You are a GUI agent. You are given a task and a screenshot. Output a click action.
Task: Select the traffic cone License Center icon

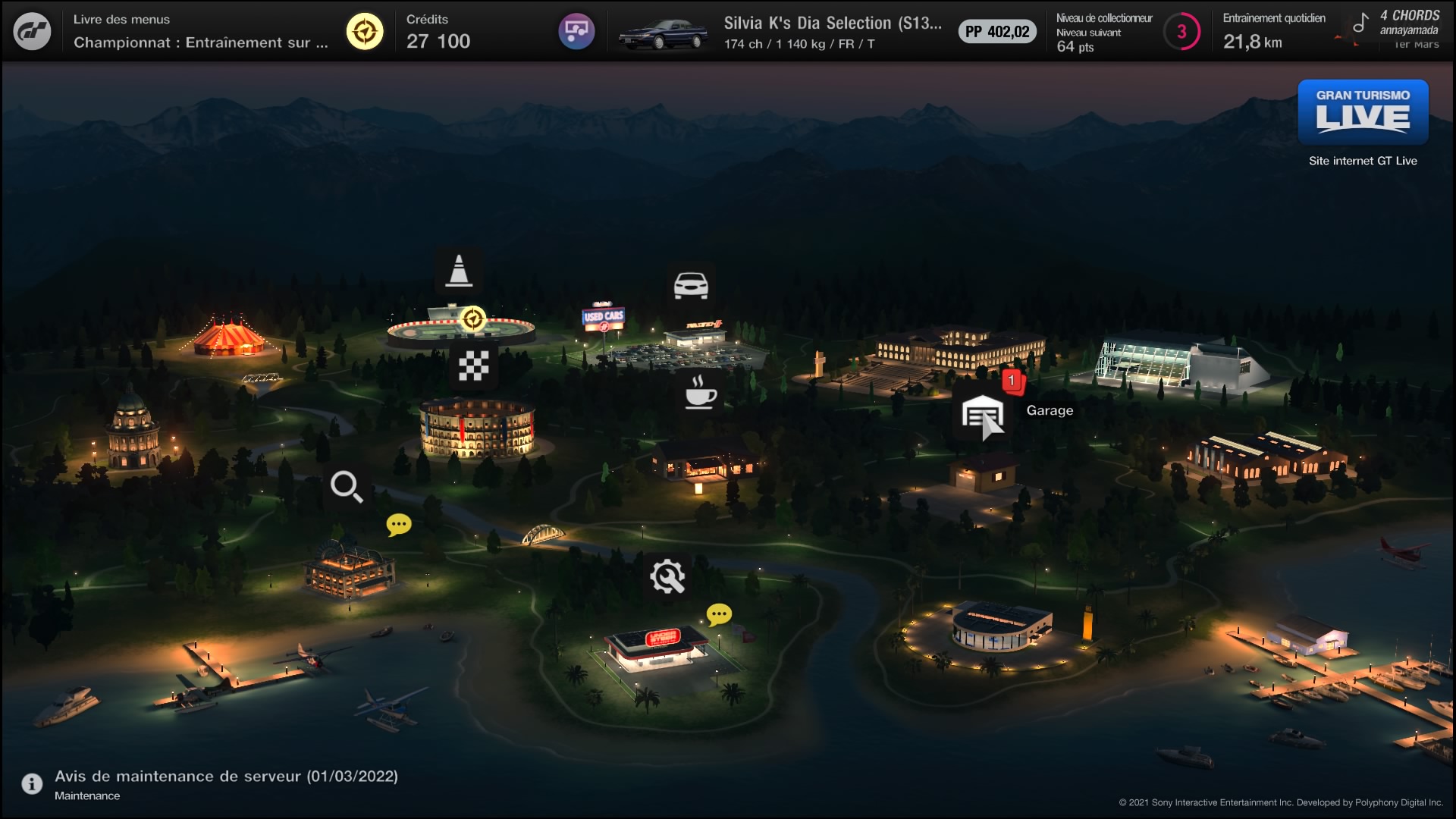(459, 271)
